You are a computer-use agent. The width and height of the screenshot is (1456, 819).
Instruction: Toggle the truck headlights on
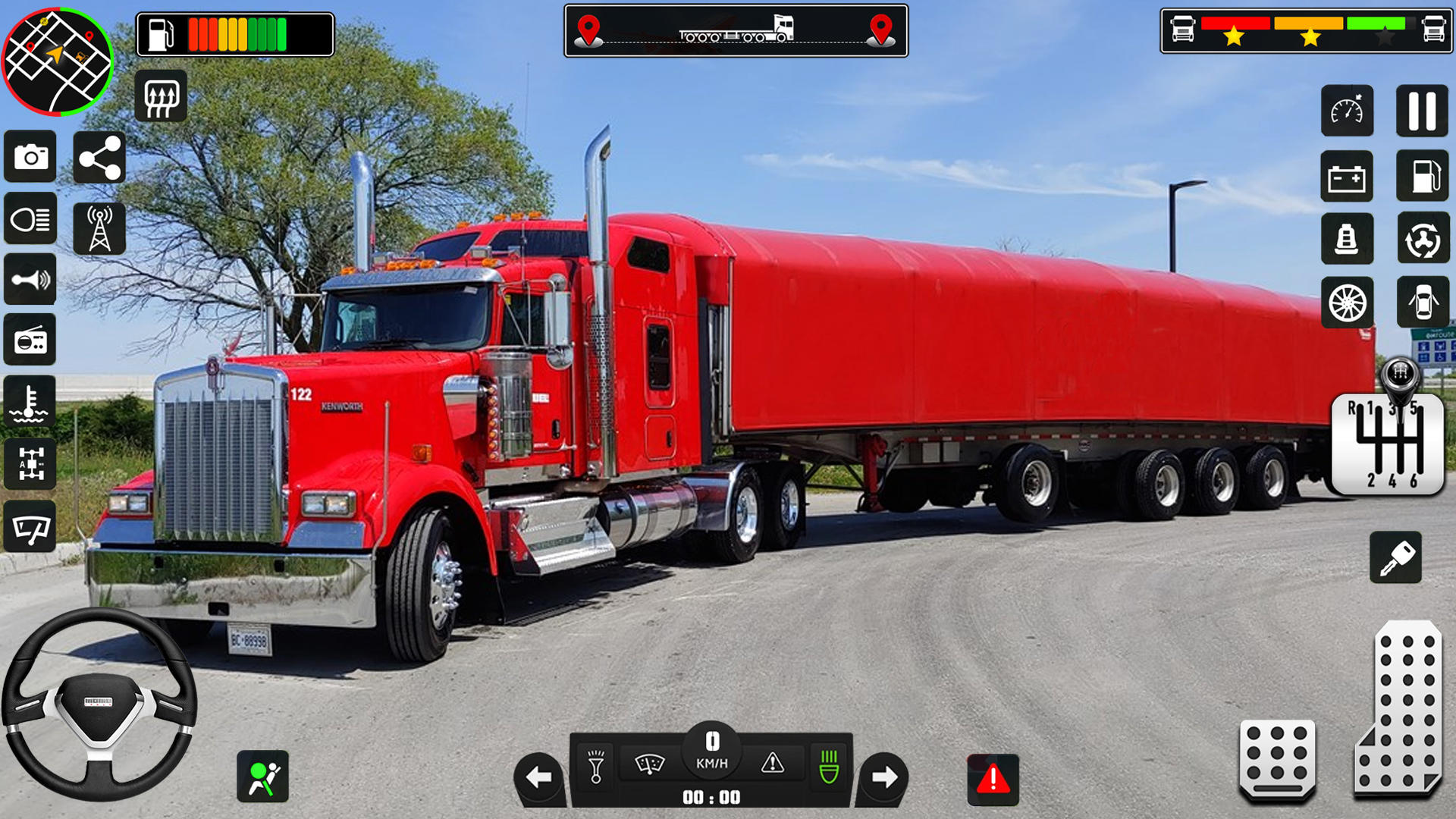coord(30,218)
